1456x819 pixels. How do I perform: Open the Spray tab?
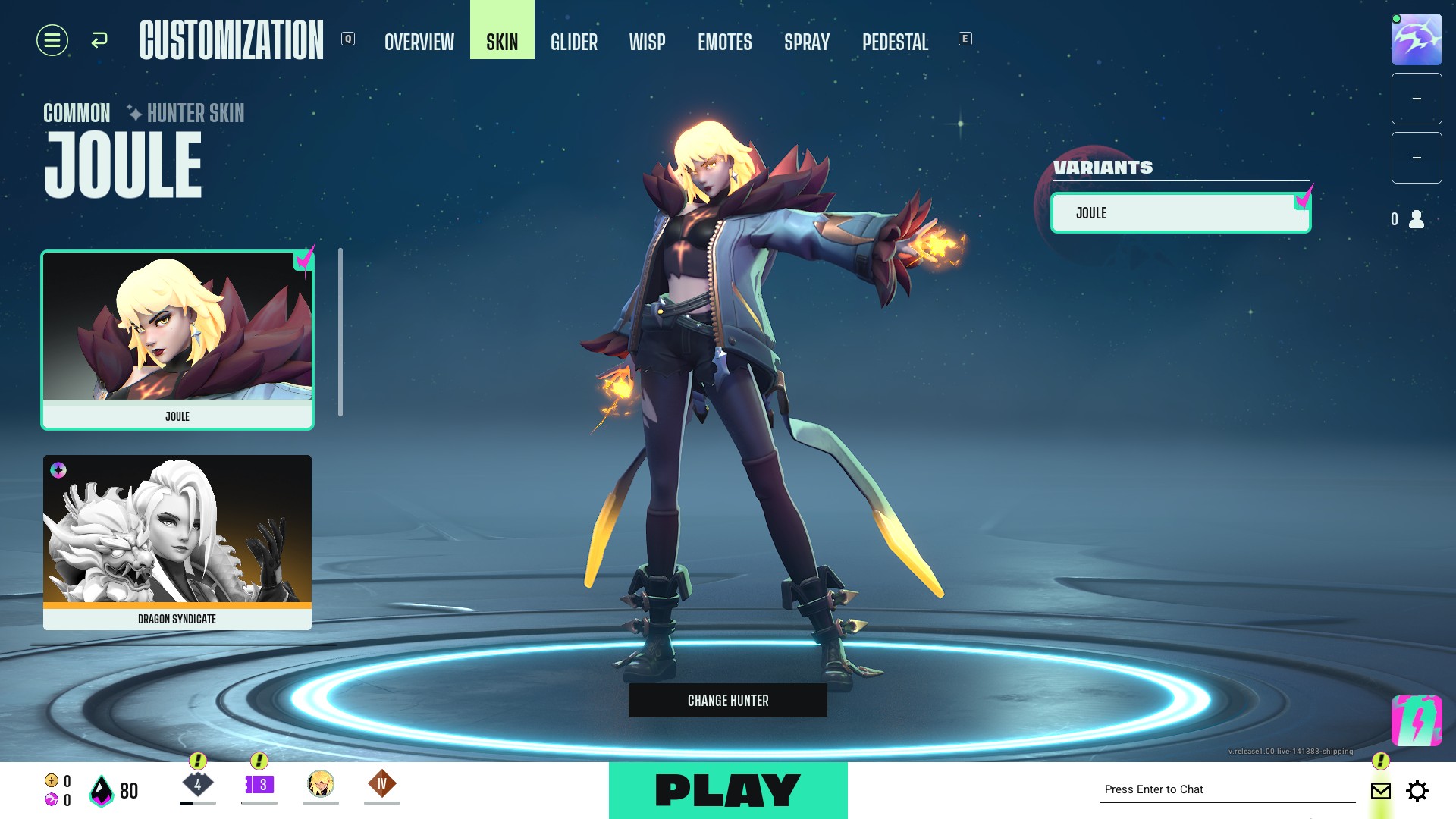807,42
